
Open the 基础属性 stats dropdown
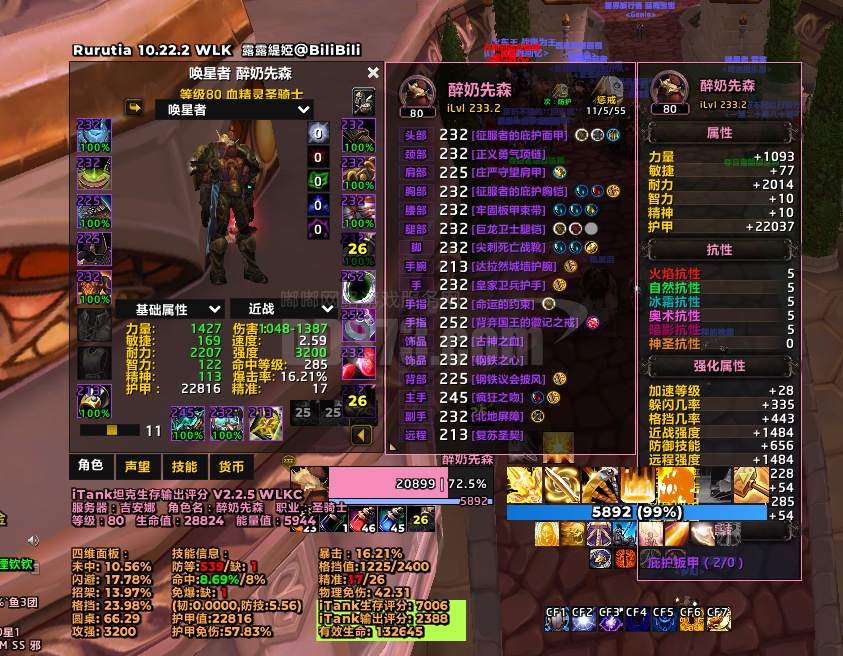point(168,309)
